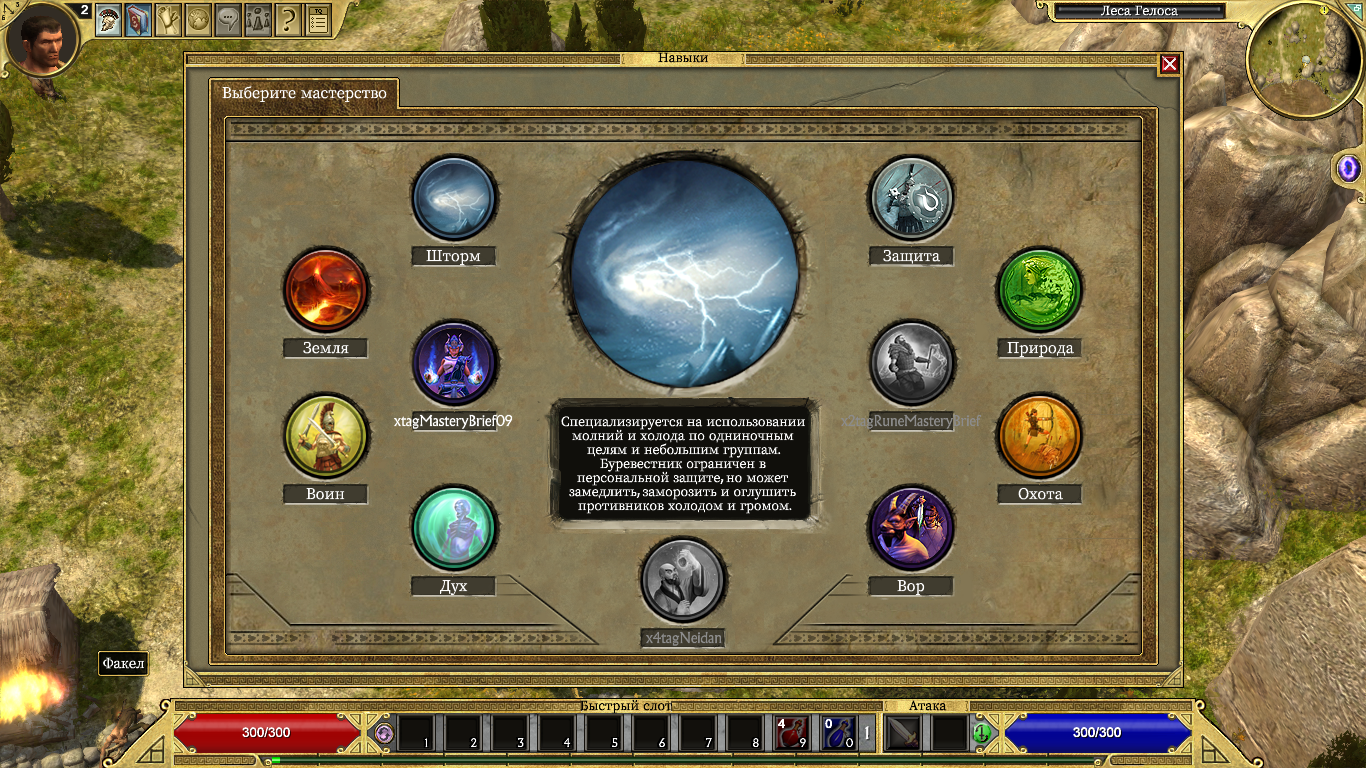
Task: Select the Защита shield mastery
Action: pos(910,198)
